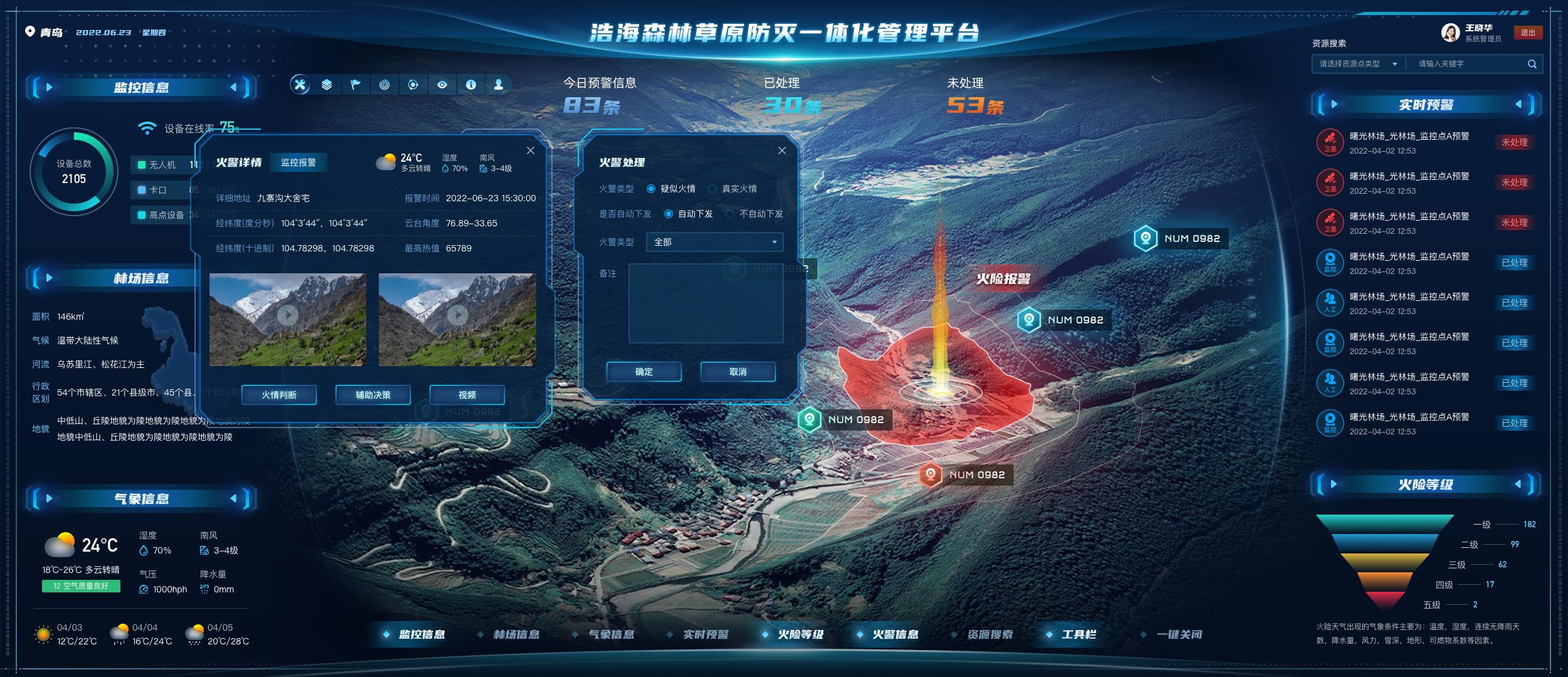Choose the 真实火情 radio option

coord(712,187)
